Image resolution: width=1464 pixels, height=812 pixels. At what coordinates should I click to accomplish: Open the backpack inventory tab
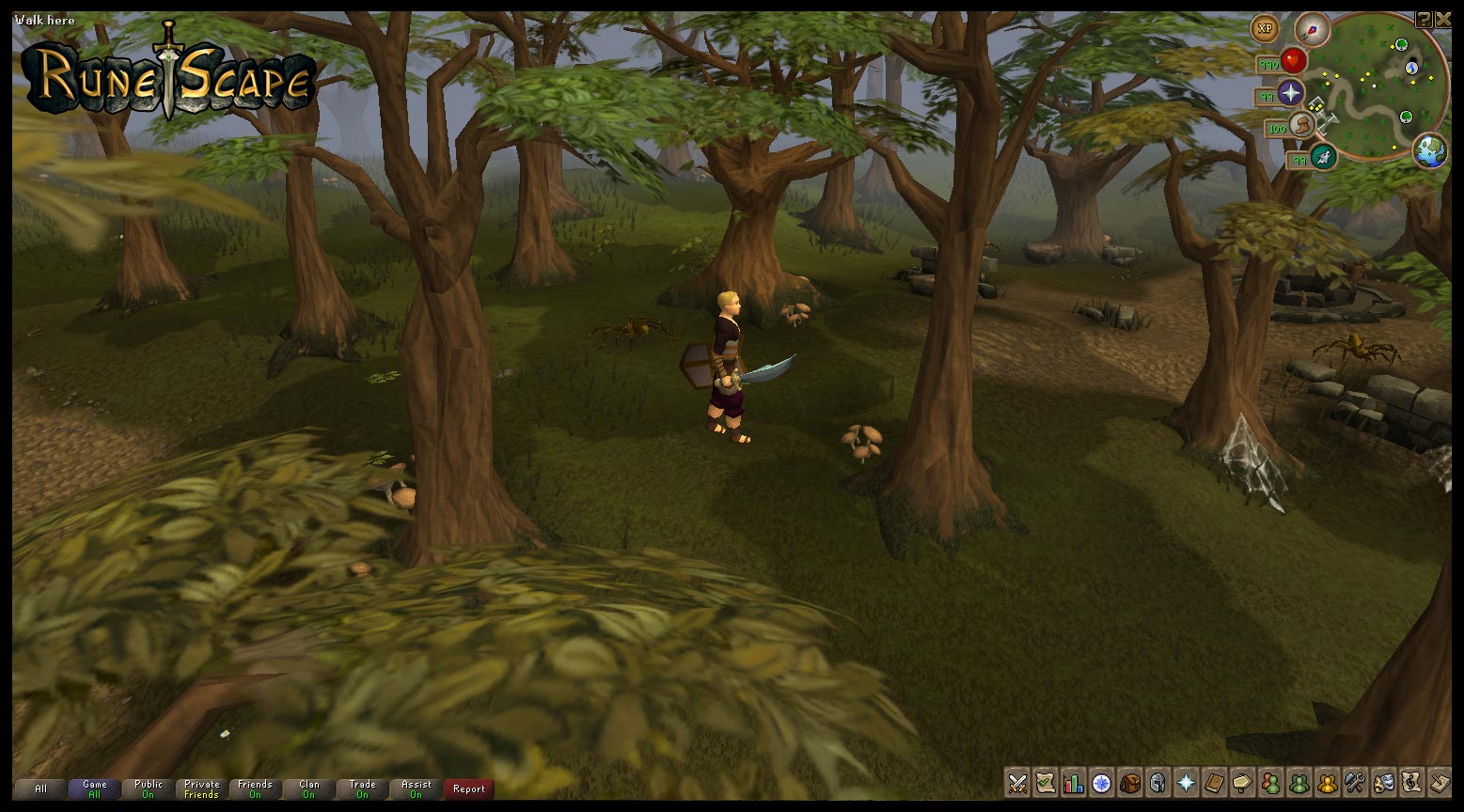coord(1129,783)
